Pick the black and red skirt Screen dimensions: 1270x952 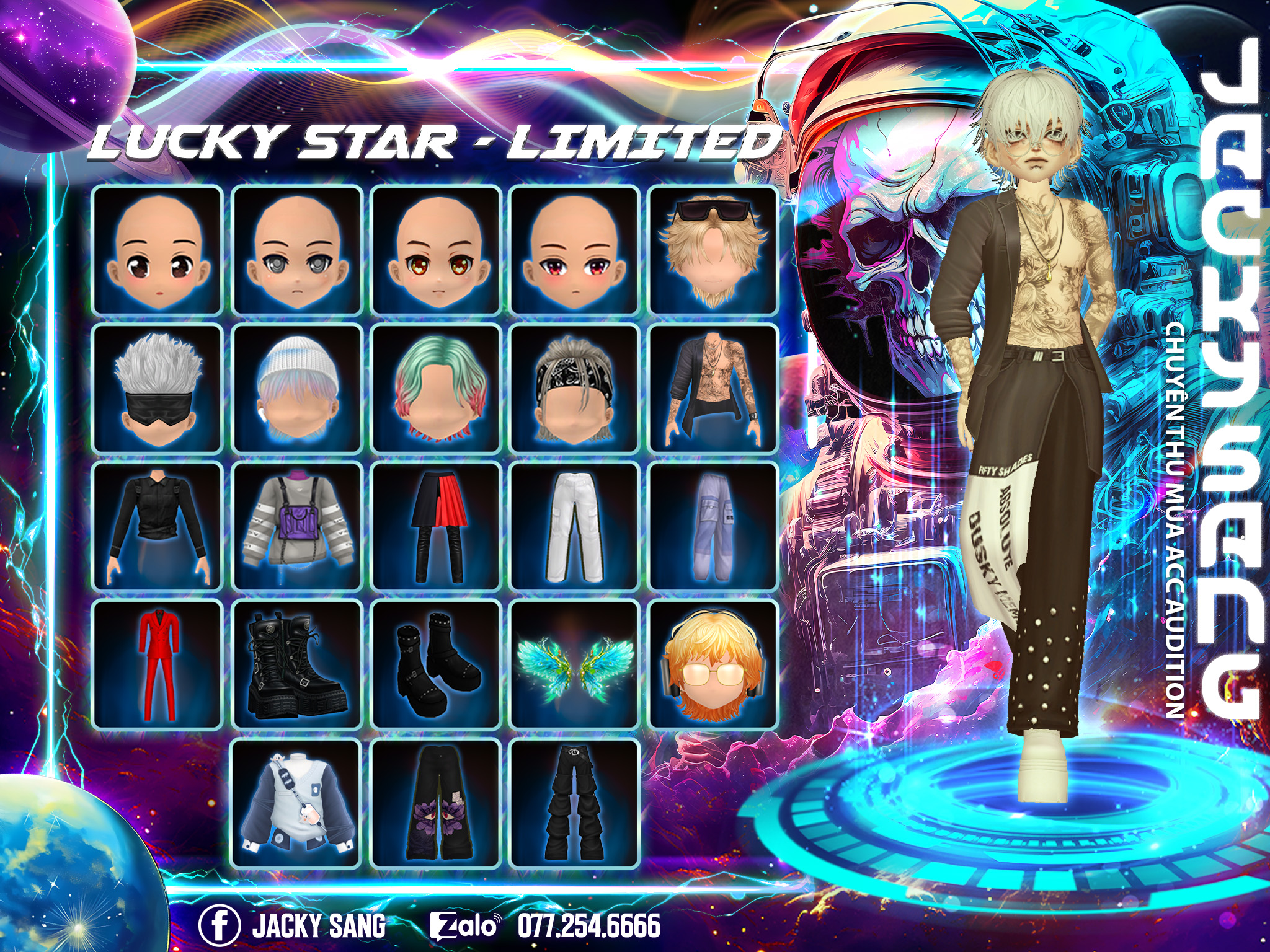pyautogui.click(x=435, y=527)
